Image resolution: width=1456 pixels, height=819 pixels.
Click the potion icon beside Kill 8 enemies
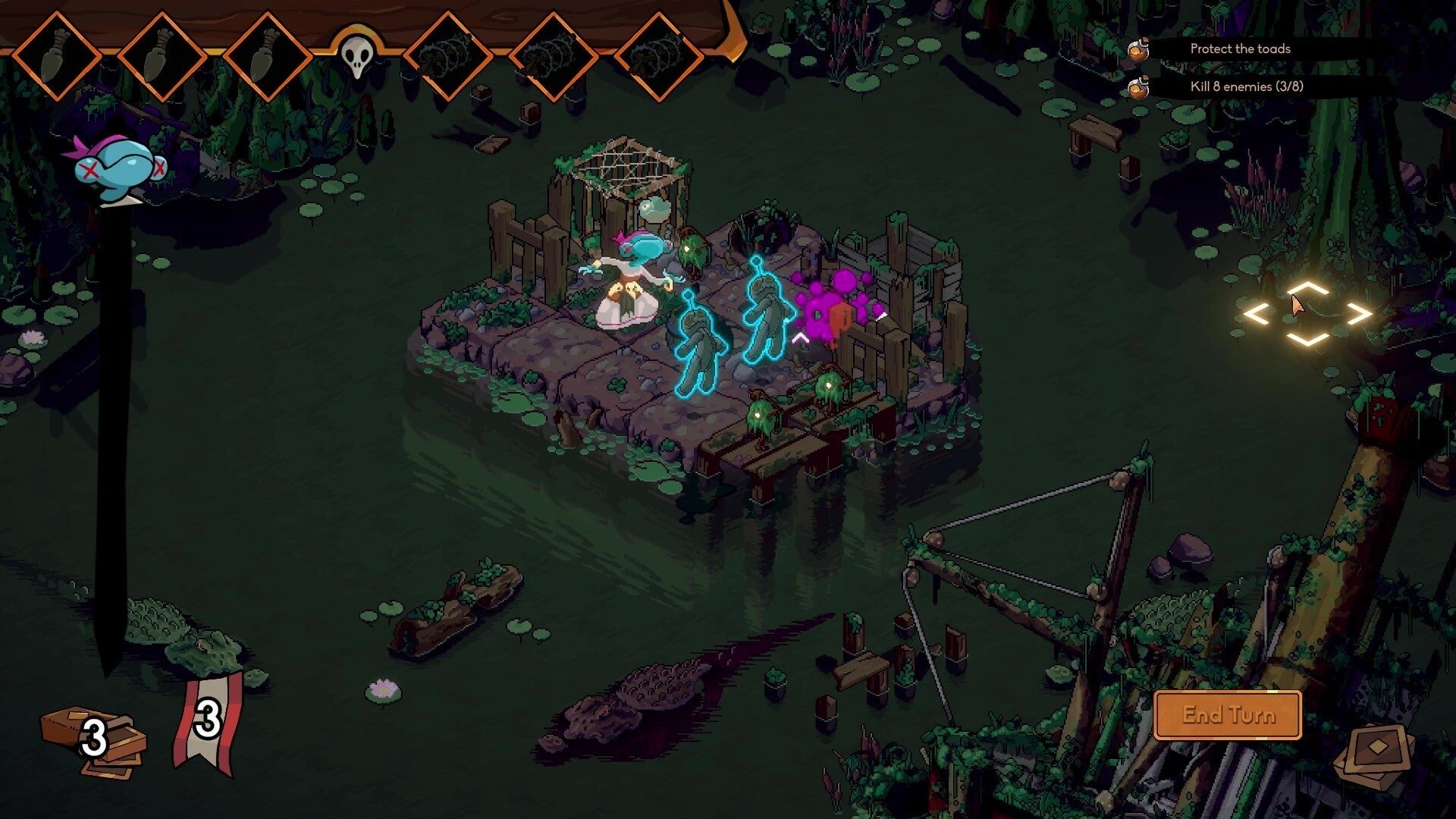tap(1137, 88)
